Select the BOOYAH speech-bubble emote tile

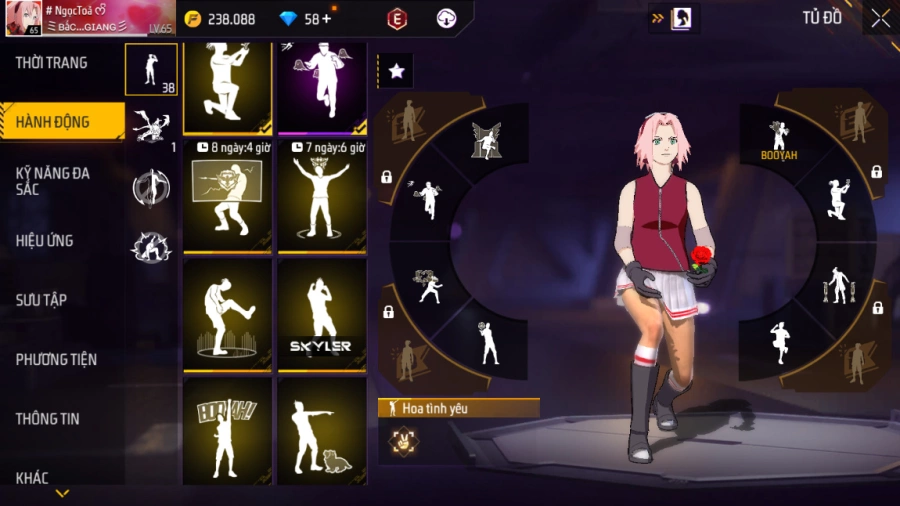(x=227, y=432)
